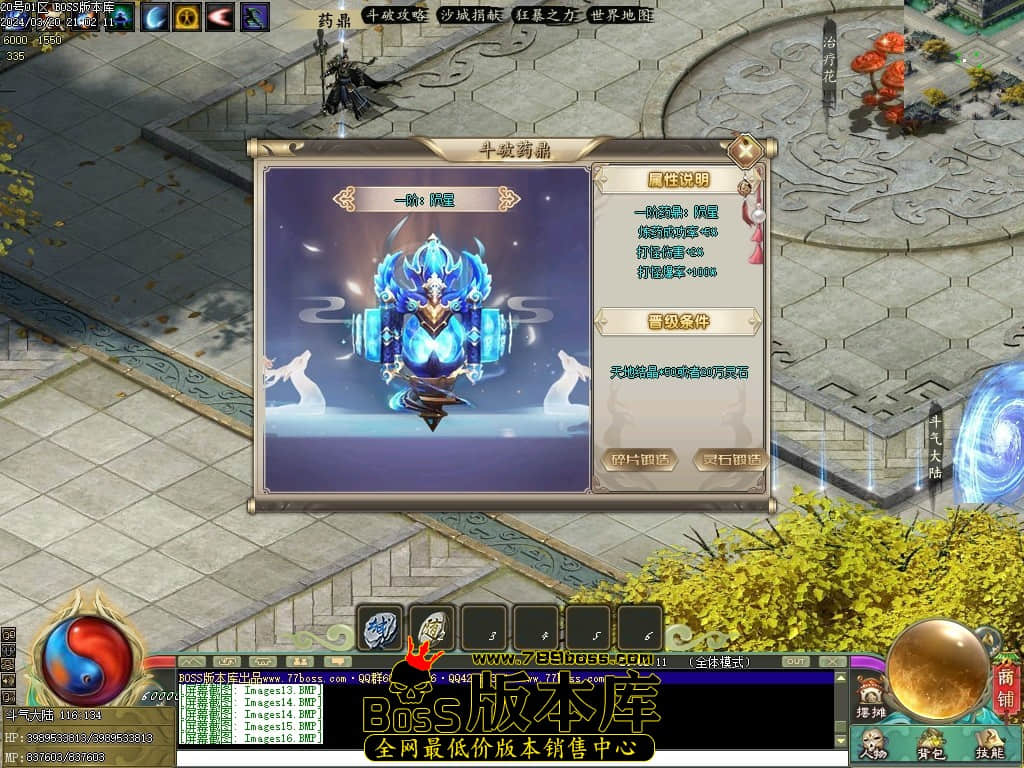Click the blue crescent buff icon
Image resolution: width=1024 pixels, height=768 pixels.
[155, 16]
